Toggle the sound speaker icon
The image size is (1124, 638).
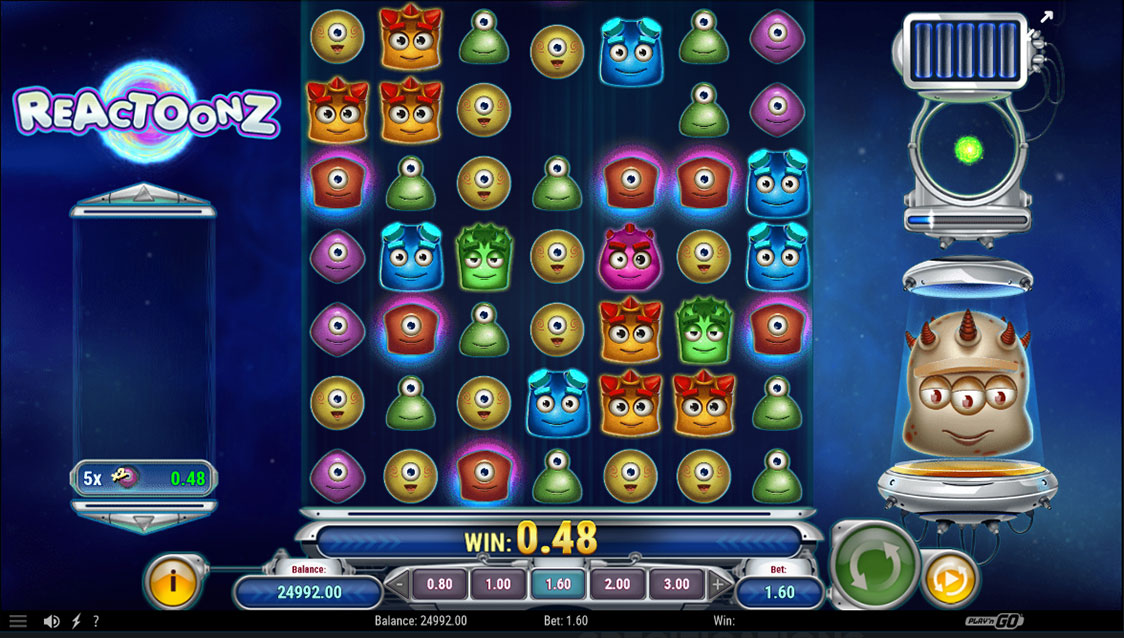(x=52, y=621)
